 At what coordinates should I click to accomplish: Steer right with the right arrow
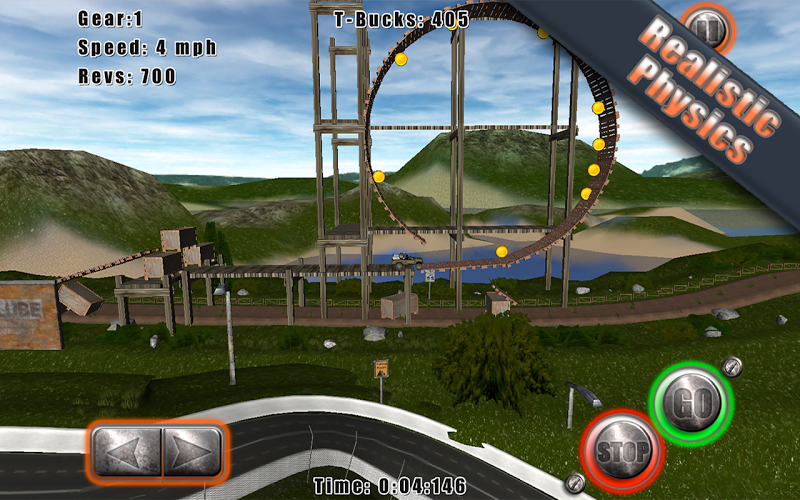[192, 452]
